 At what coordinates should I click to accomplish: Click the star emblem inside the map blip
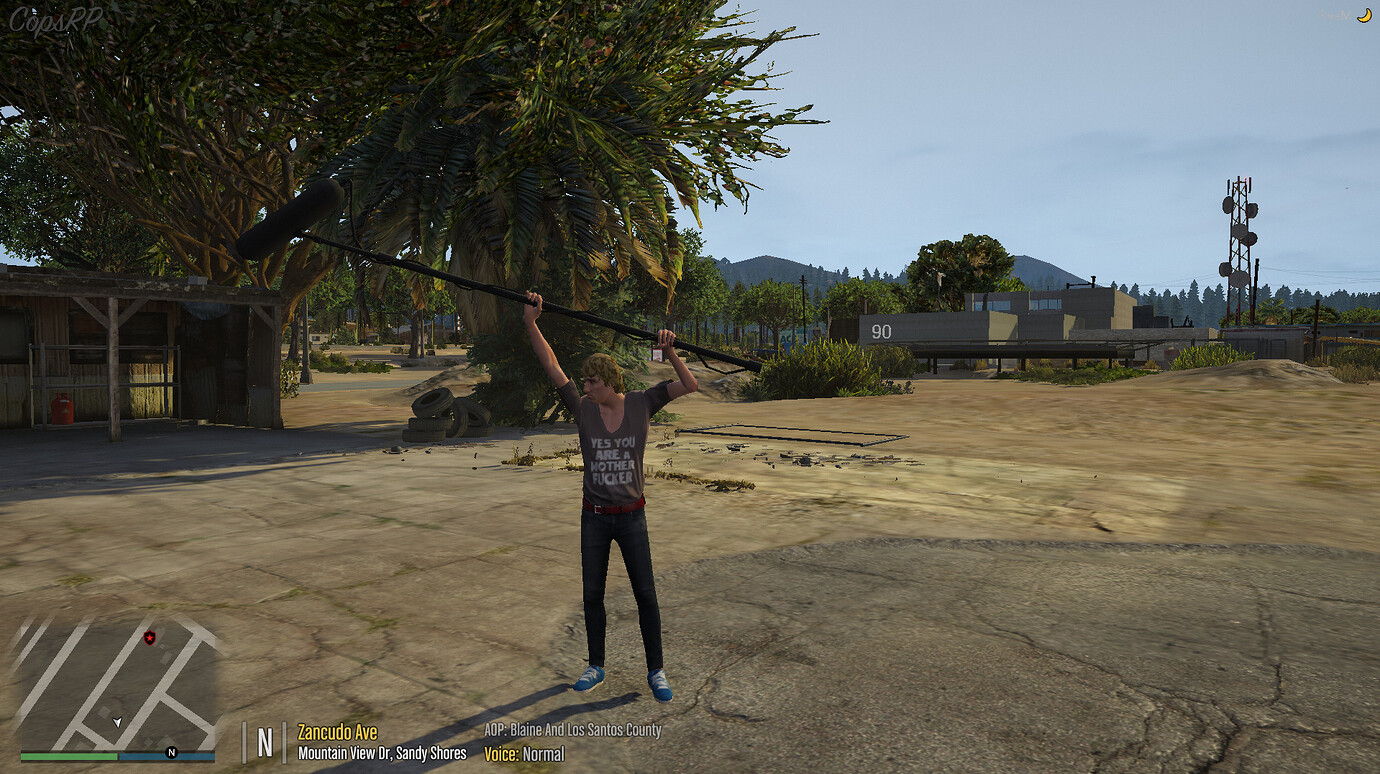tap(150, 637)
